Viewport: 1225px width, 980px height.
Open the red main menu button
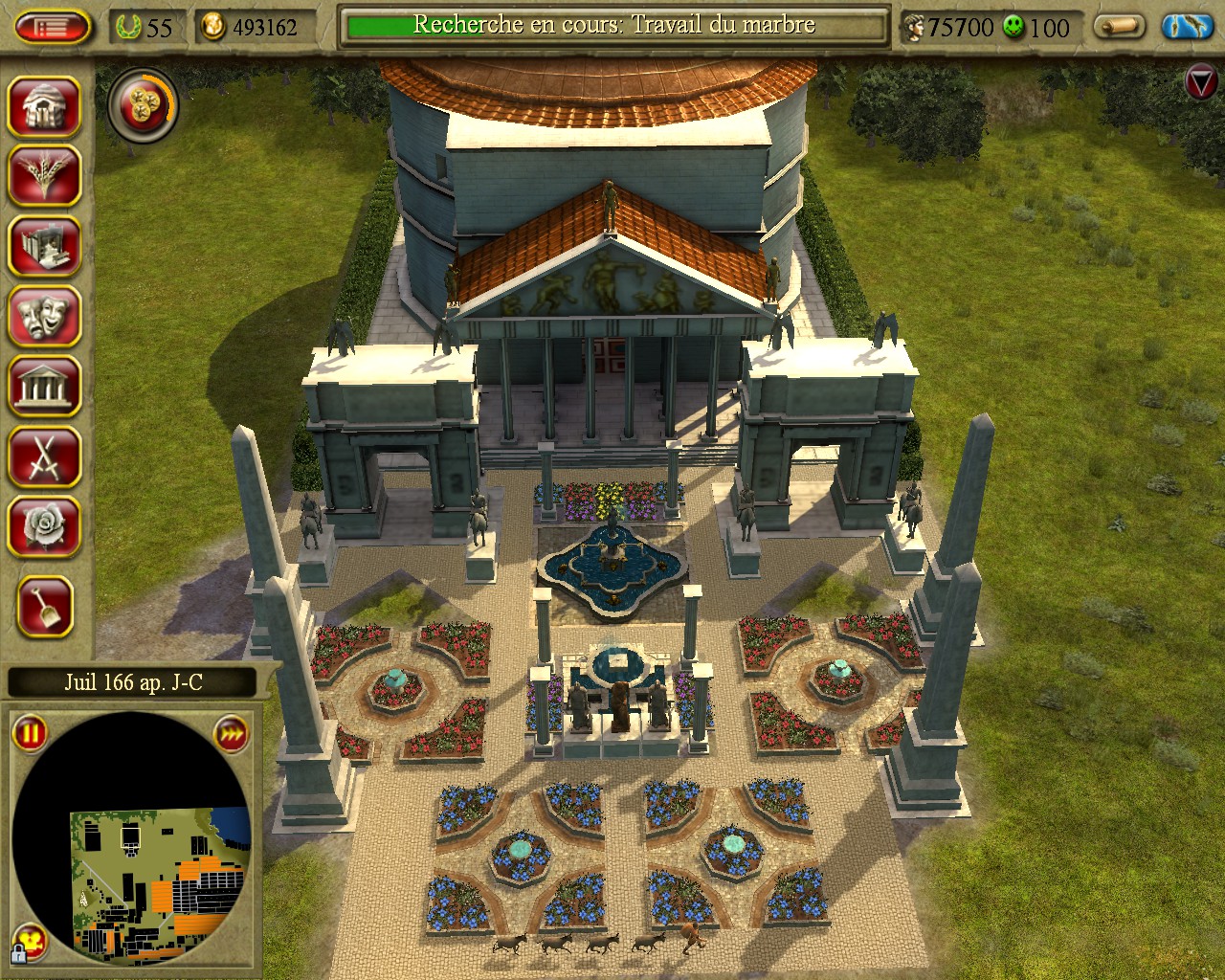pyautogui.click(x=54, y=27)
